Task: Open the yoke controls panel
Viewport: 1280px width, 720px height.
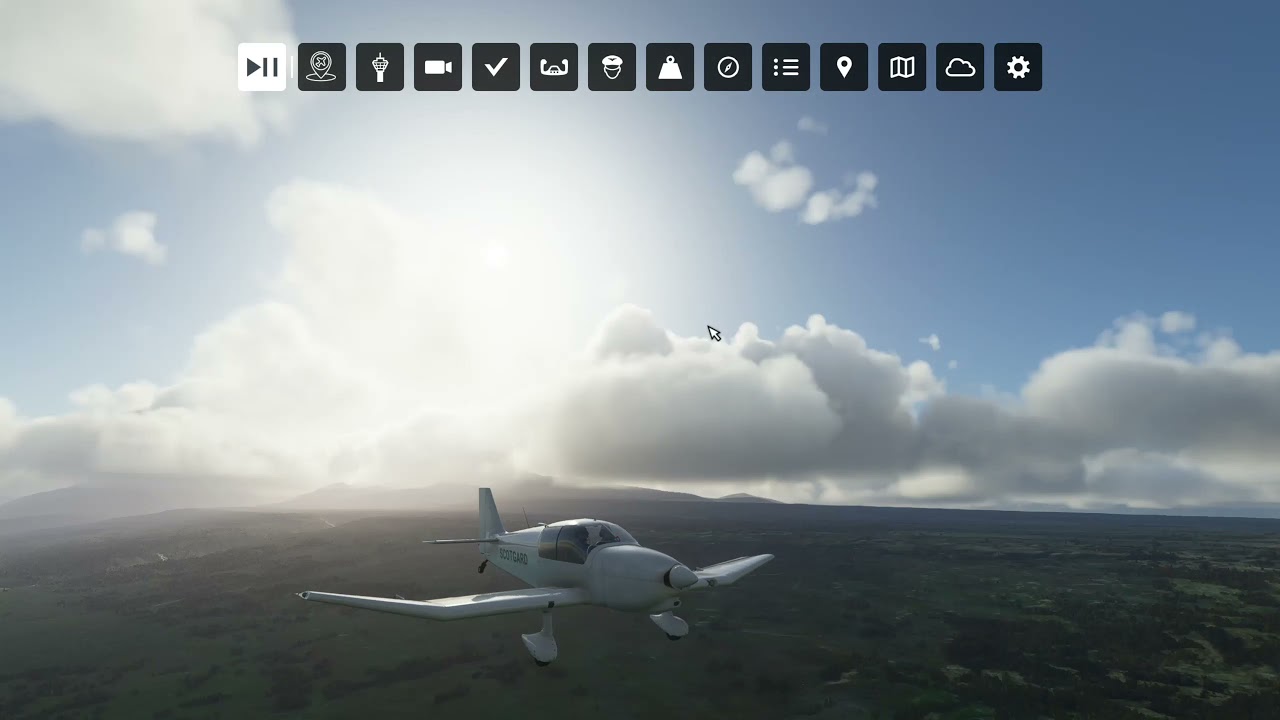Action: pyautogui.click(x=554, y=67)
